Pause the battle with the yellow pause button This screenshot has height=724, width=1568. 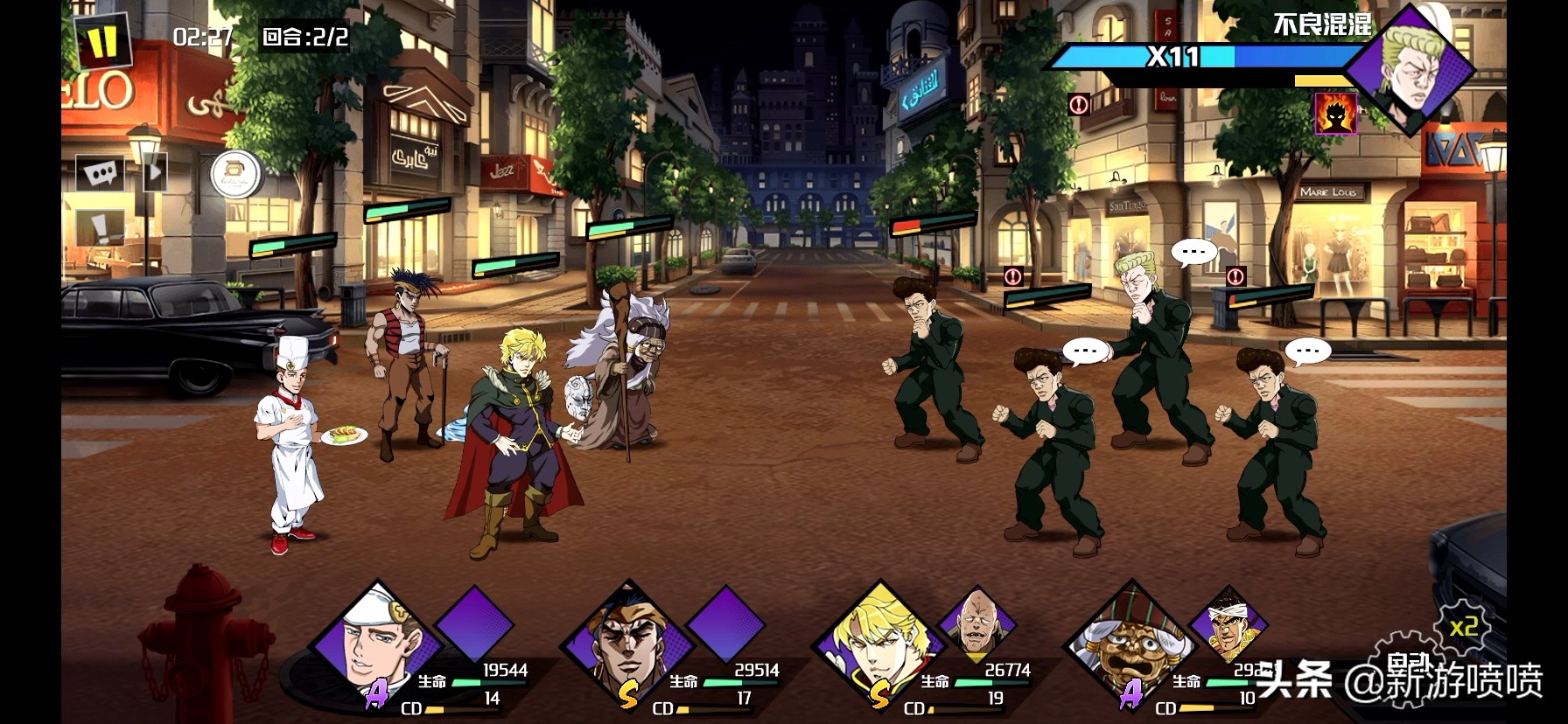click(x=102, y=41)
